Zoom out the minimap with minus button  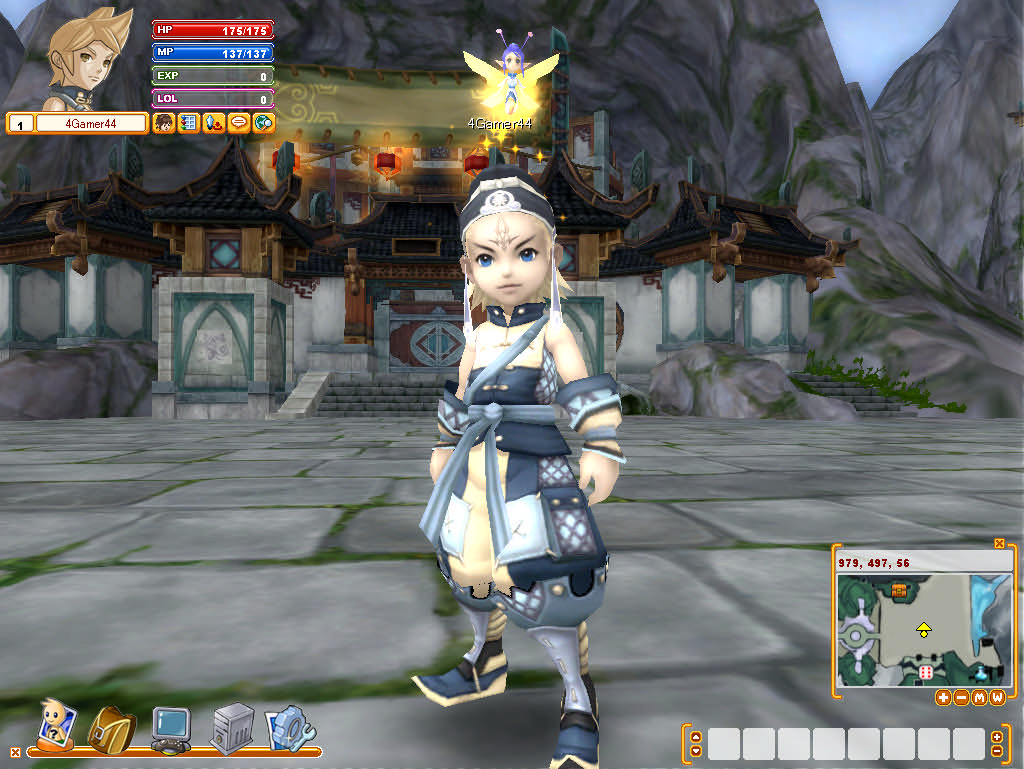pyautogui.click(x=961, y=697)
